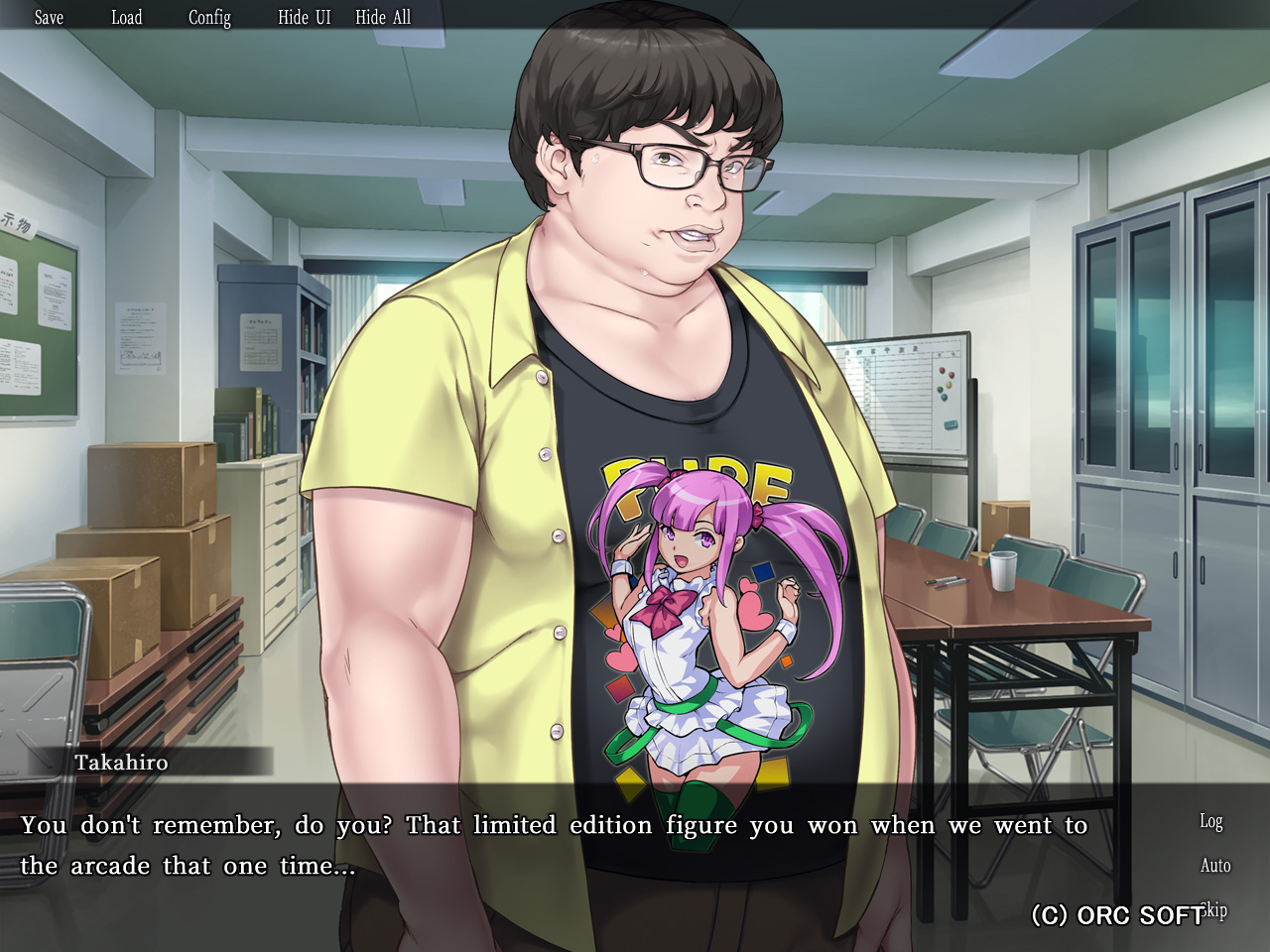The height and width of the screenshot is (952, 1270).
Task: Hide the UI overlay
Action: pyautogui.click(x=304, y=17)
